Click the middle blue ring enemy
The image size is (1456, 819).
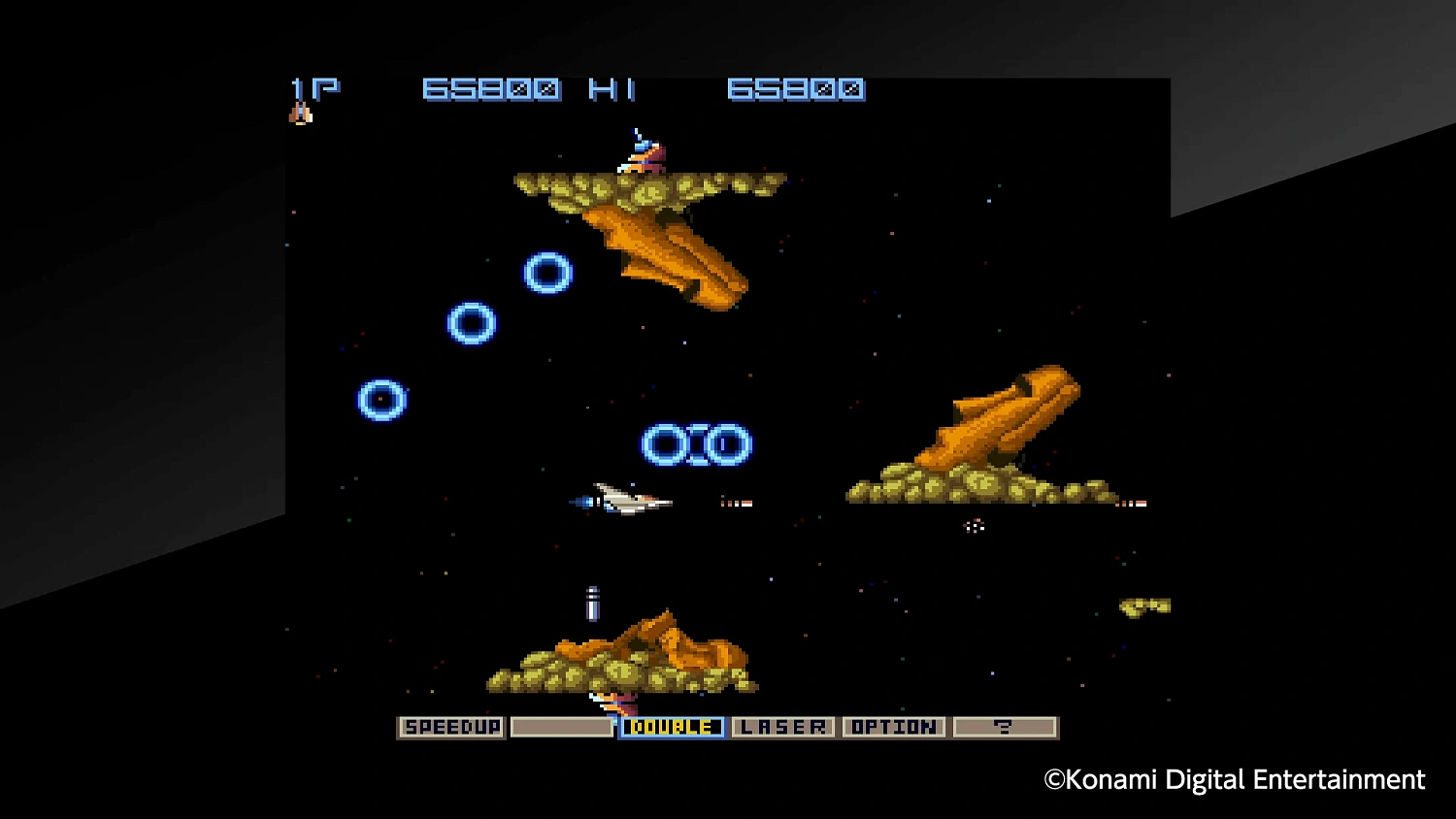tap(471, 325)
